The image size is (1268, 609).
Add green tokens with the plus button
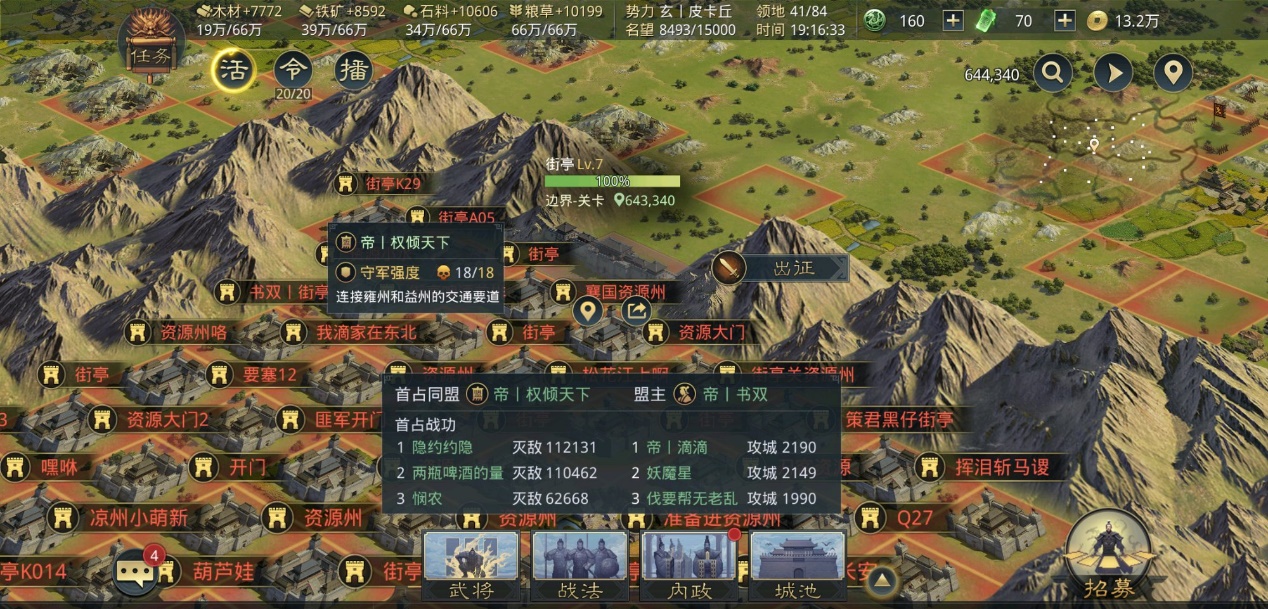pos(1065,21)
